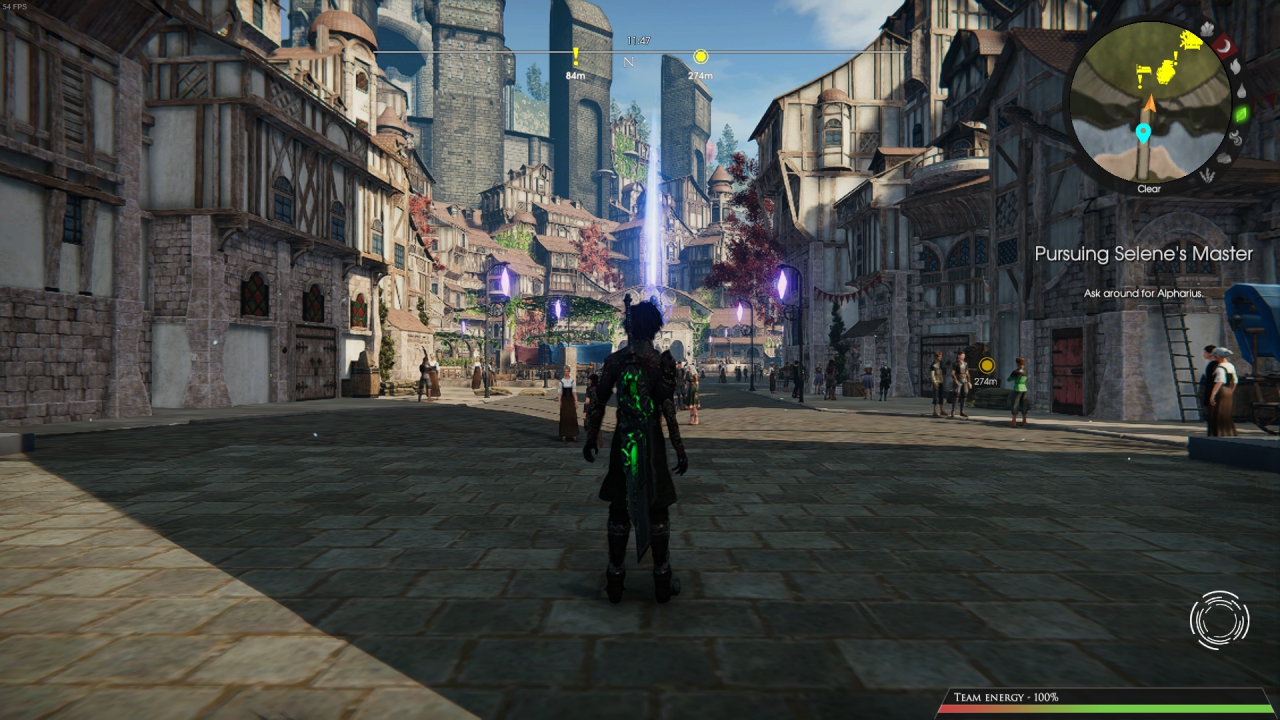The height and width of the screenshot is (720, 1280).
Task: Click the yellow 274m waypoint in the street
Action: click(x=986, y=365)
